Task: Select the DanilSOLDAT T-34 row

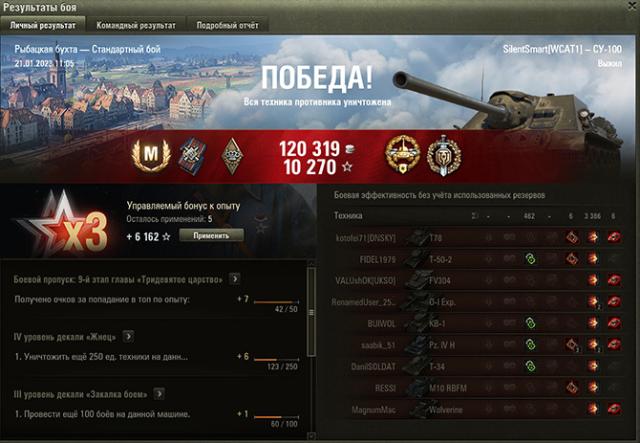Action: coord(480,367)
